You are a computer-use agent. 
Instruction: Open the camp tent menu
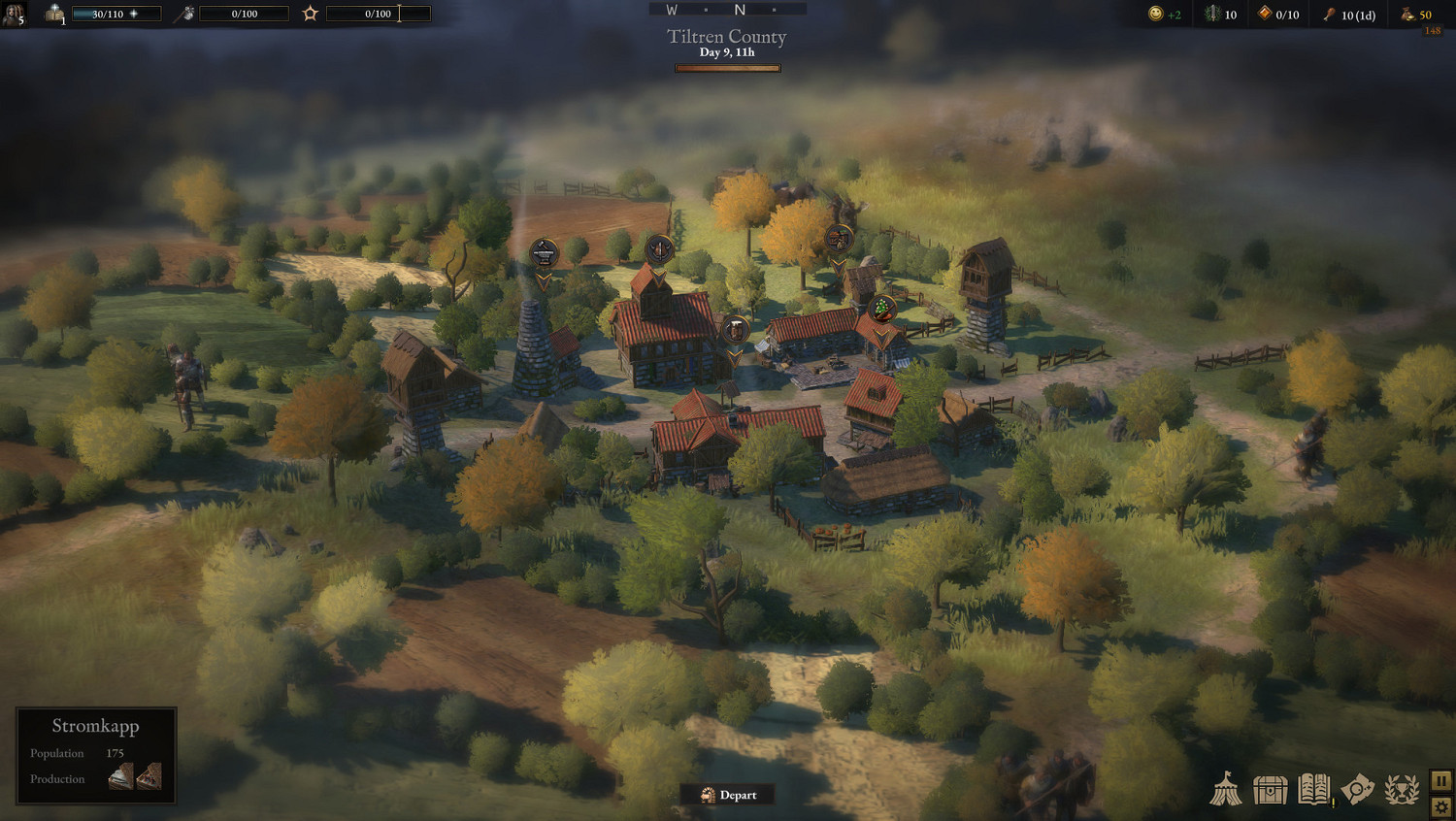pos(1228,791)
